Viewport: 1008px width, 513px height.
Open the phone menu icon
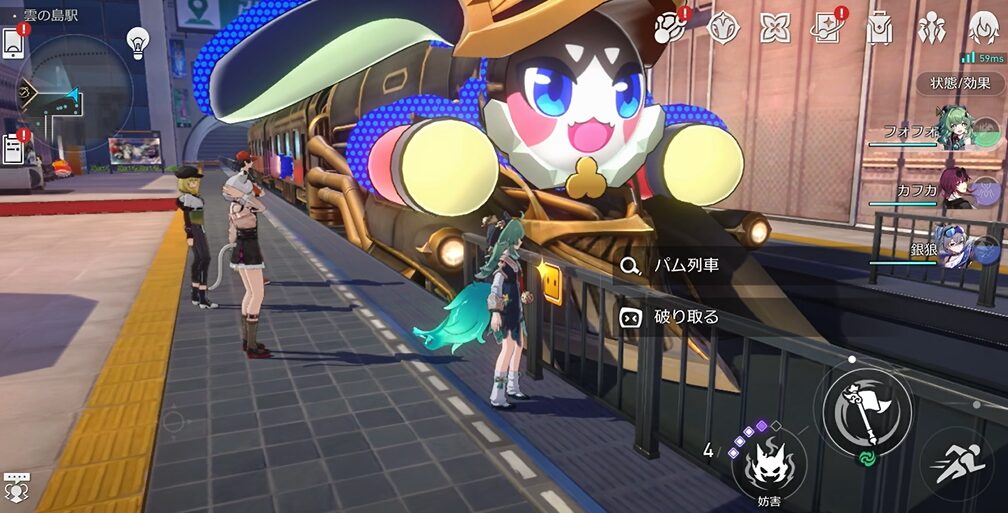coord(13,44)
